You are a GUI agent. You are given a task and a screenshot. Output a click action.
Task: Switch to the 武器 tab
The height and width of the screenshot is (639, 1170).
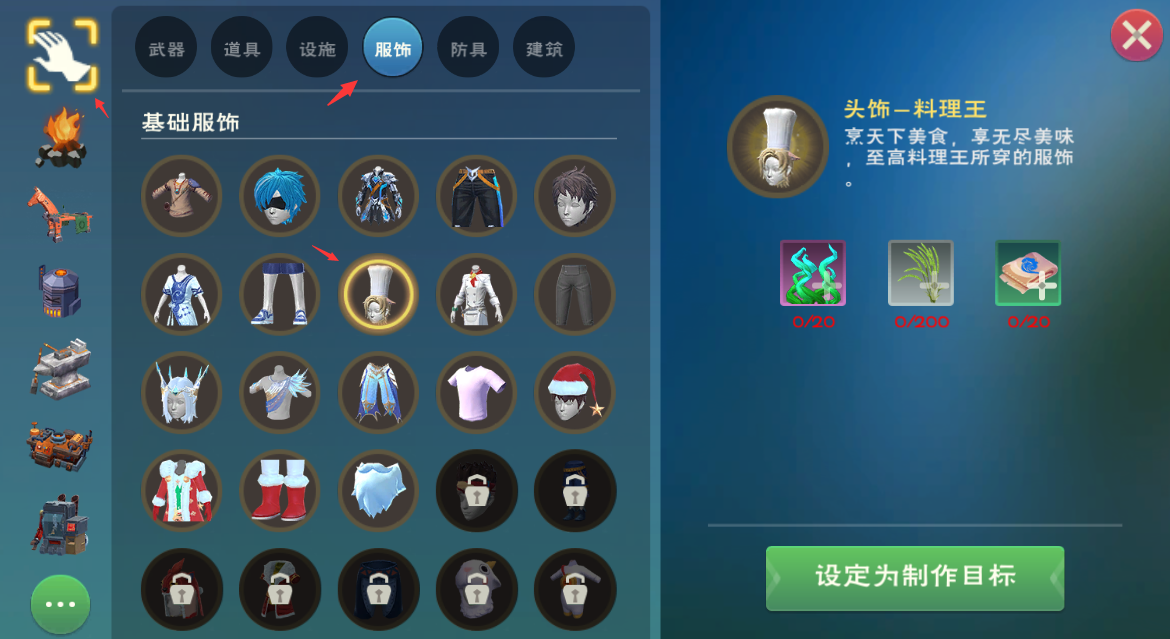point(166,48)
